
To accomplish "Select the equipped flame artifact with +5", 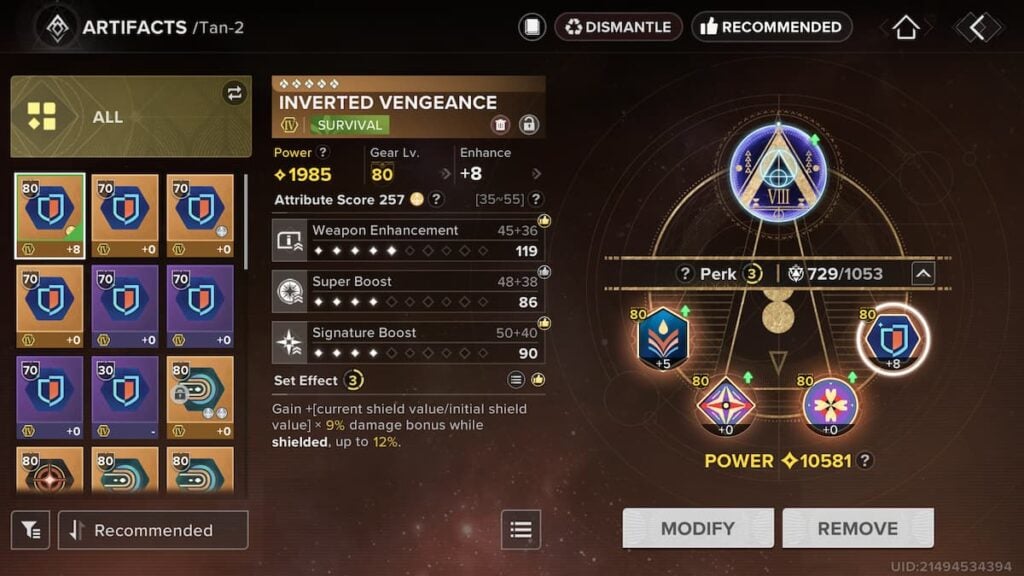I will [x=664, y=339].
